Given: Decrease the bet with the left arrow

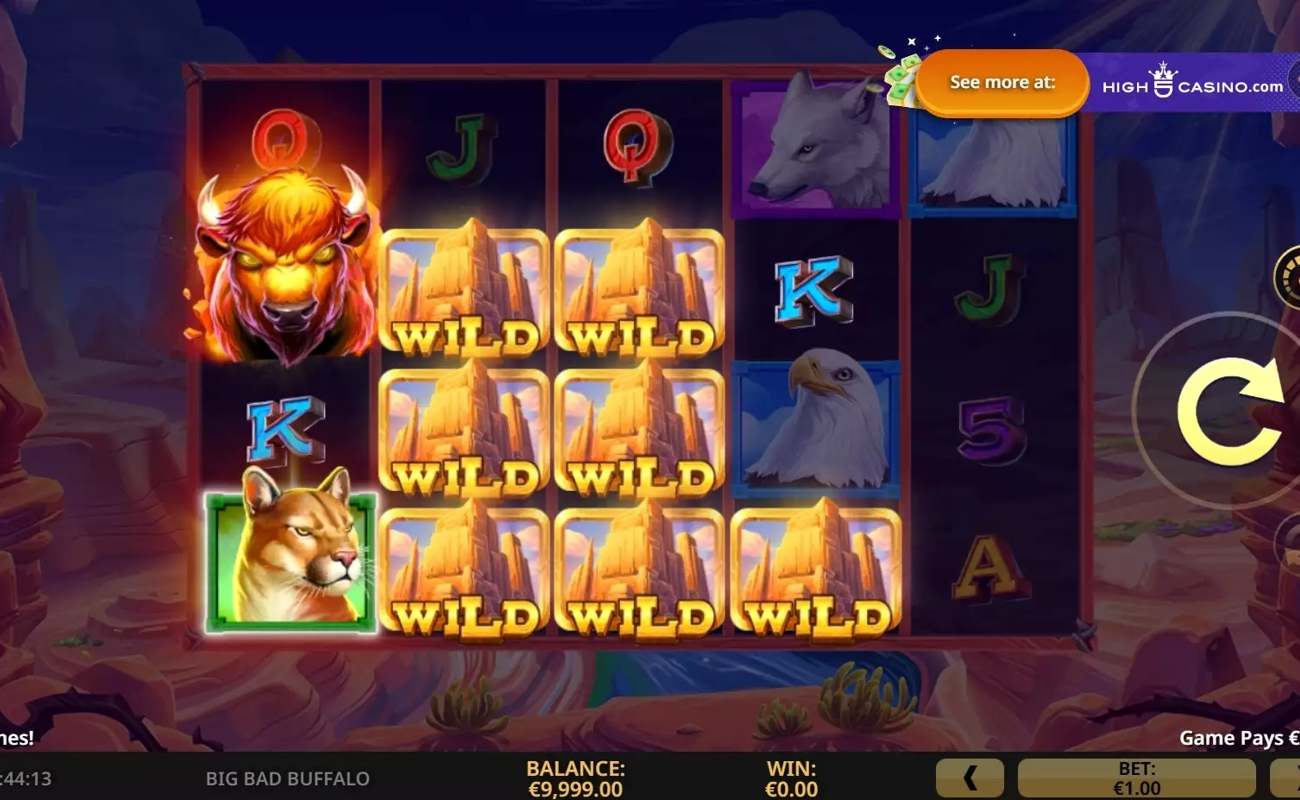Looking at the screenshot, I should coord(969,778).
